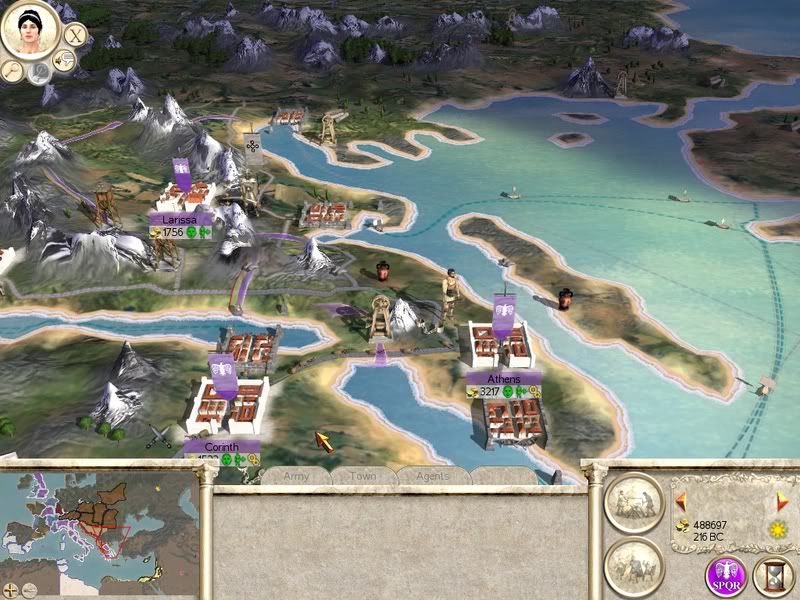800x600 pixels.
Task: Switch to the Army tab
Action: pos(296,476)
